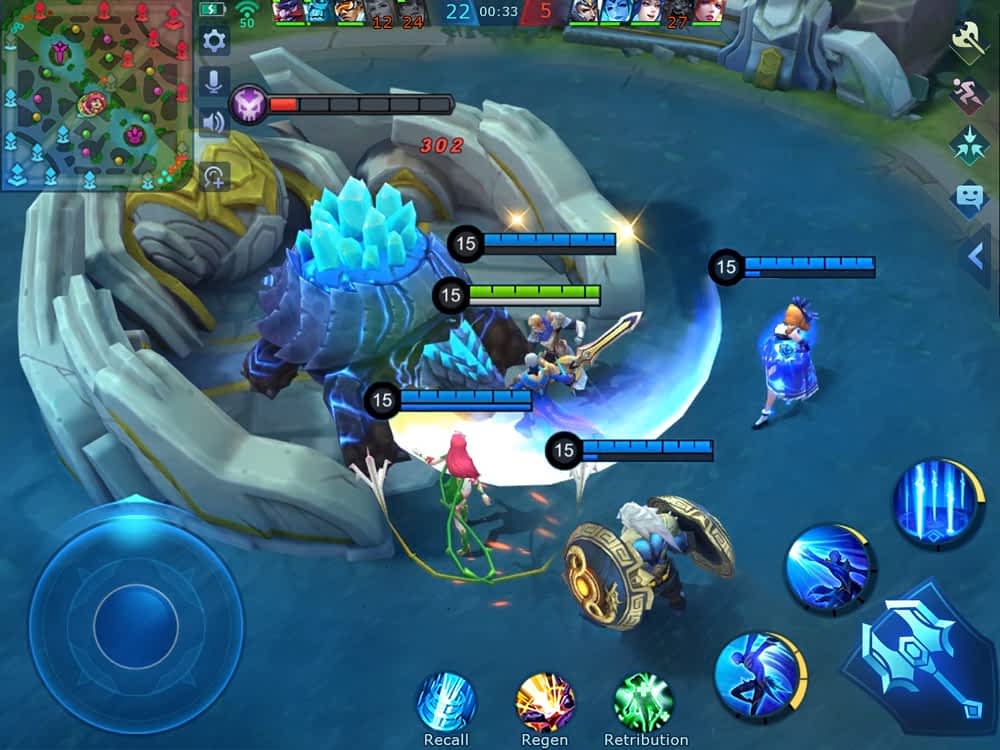Cast the Retribution battle spell

[x=644, y=701]
